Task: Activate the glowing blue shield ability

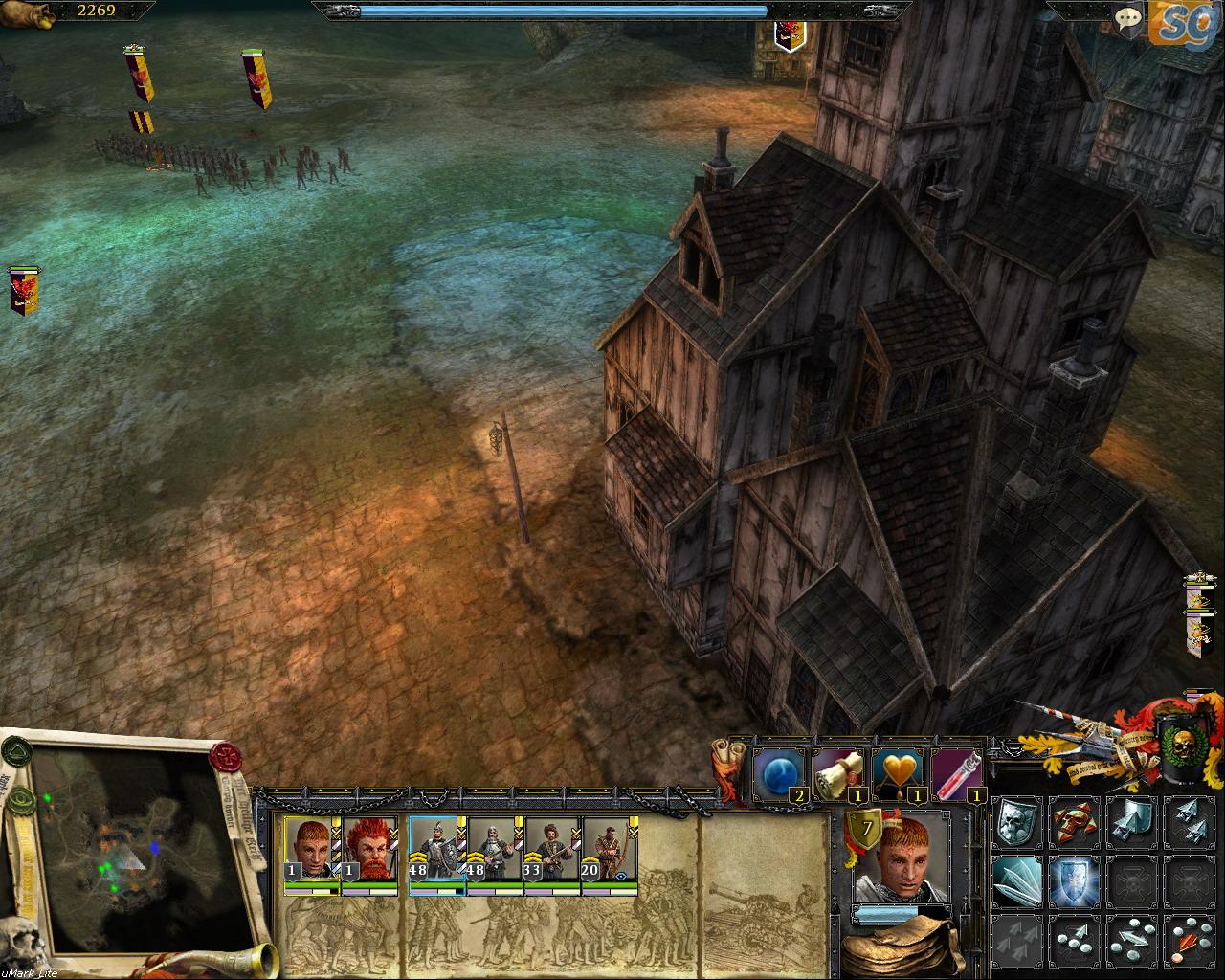Action: click(x=1073, y=881)
